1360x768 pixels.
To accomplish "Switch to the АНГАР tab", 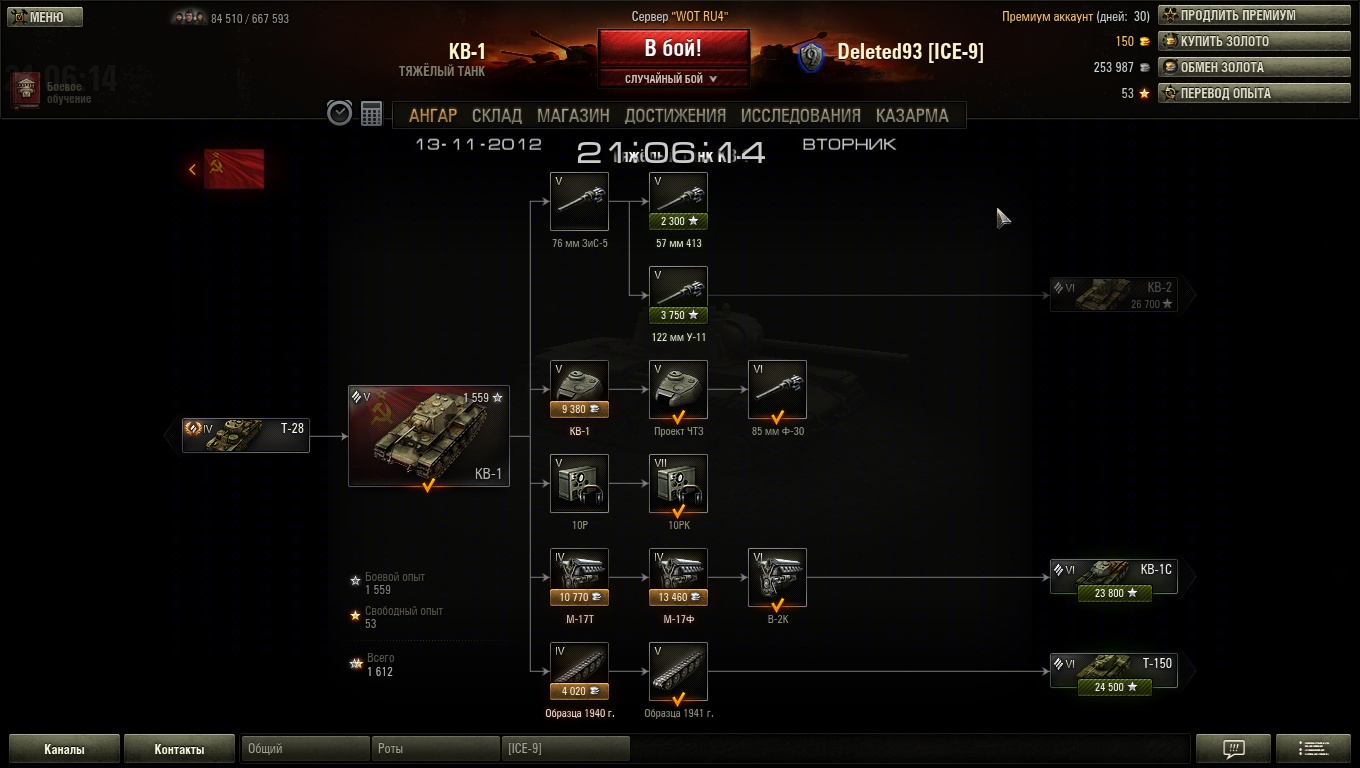I will point(433,115).
